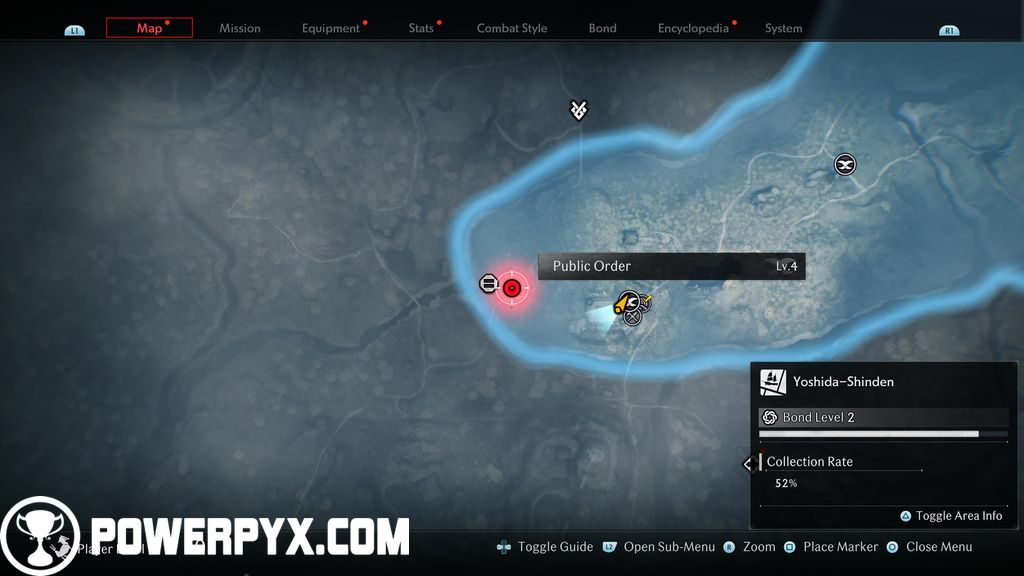
Task: Switch to the System tab
Action: pyautogui.click(x=783, y=28)
